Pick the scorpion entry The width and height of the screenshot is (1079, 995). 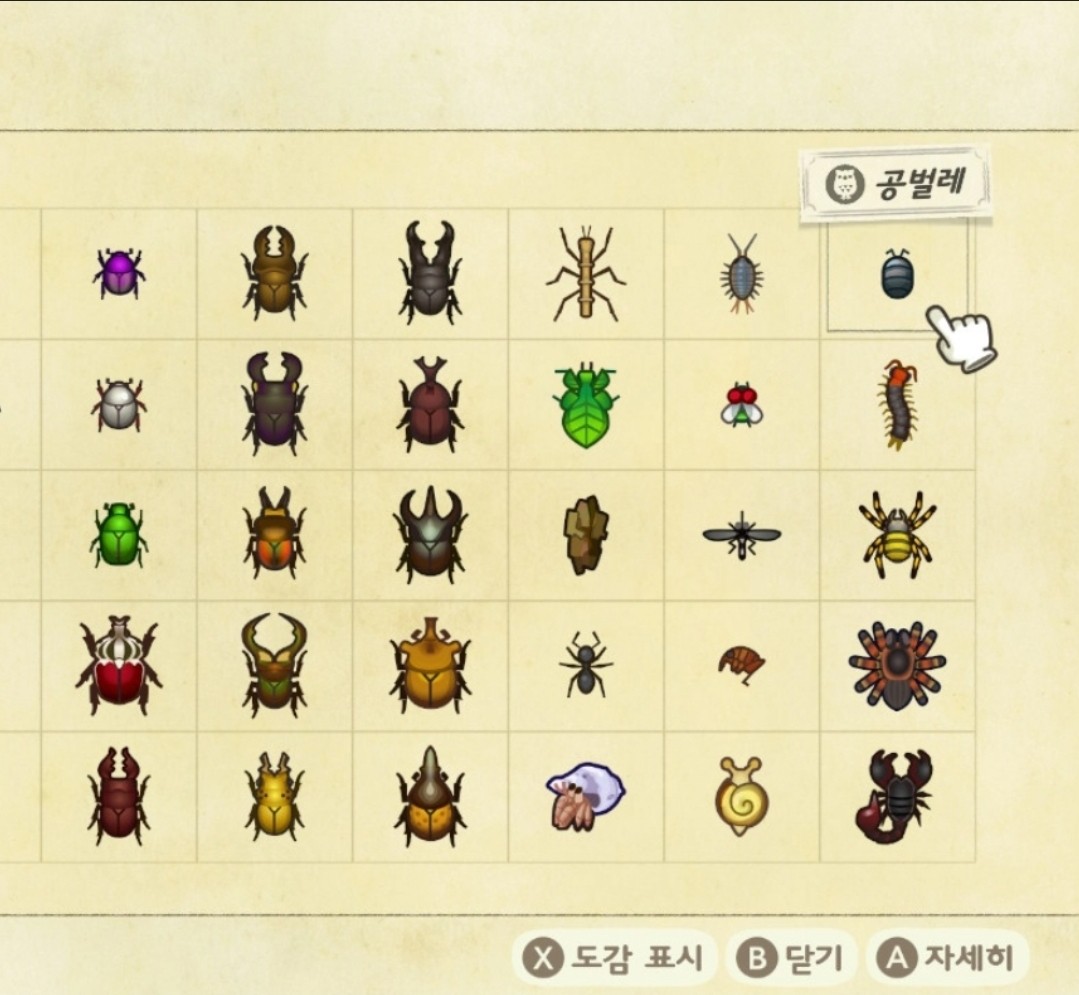click(x=895, y=796)
